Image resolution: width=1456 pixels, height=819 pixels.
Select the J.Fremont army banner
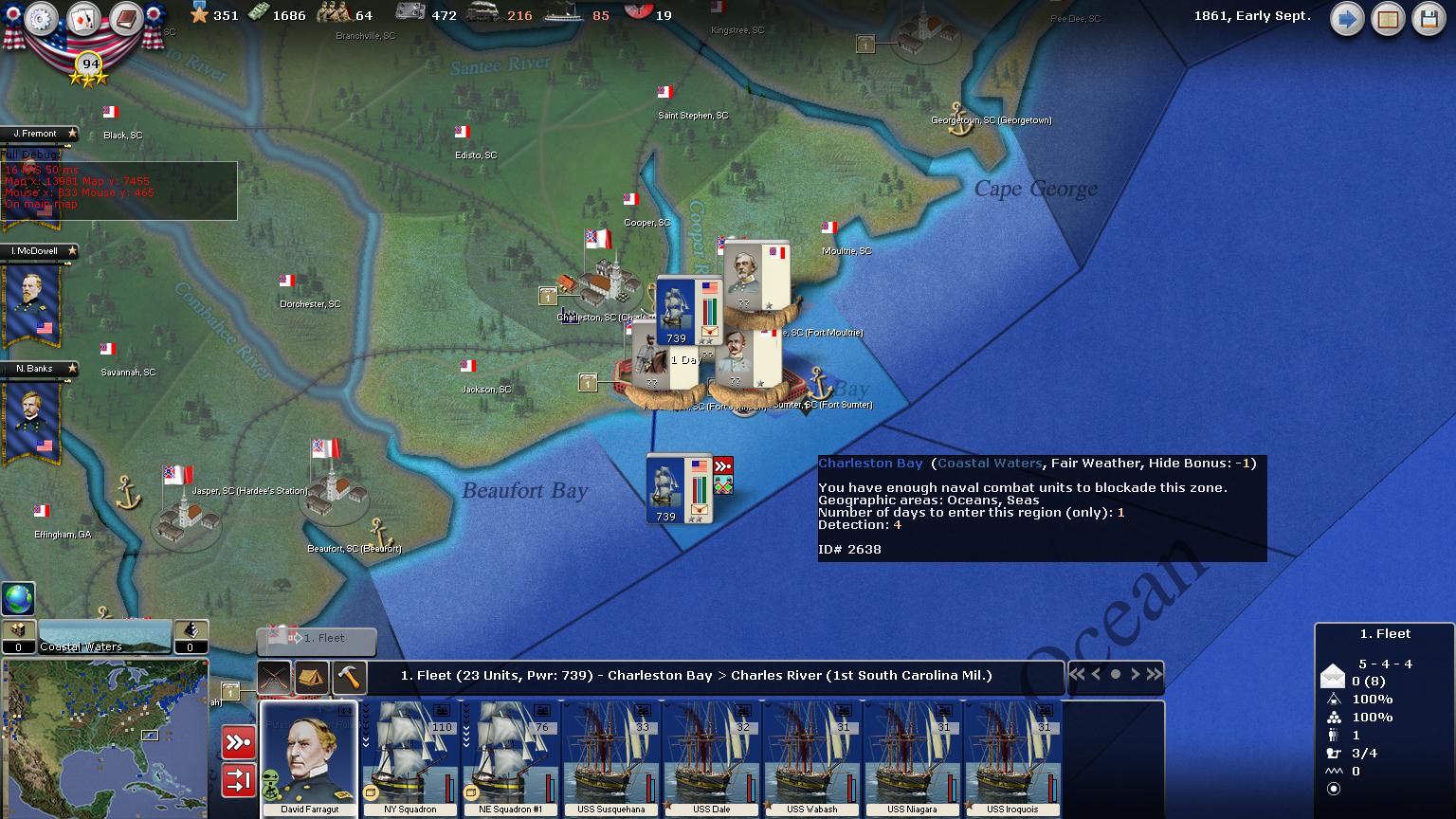38,134
